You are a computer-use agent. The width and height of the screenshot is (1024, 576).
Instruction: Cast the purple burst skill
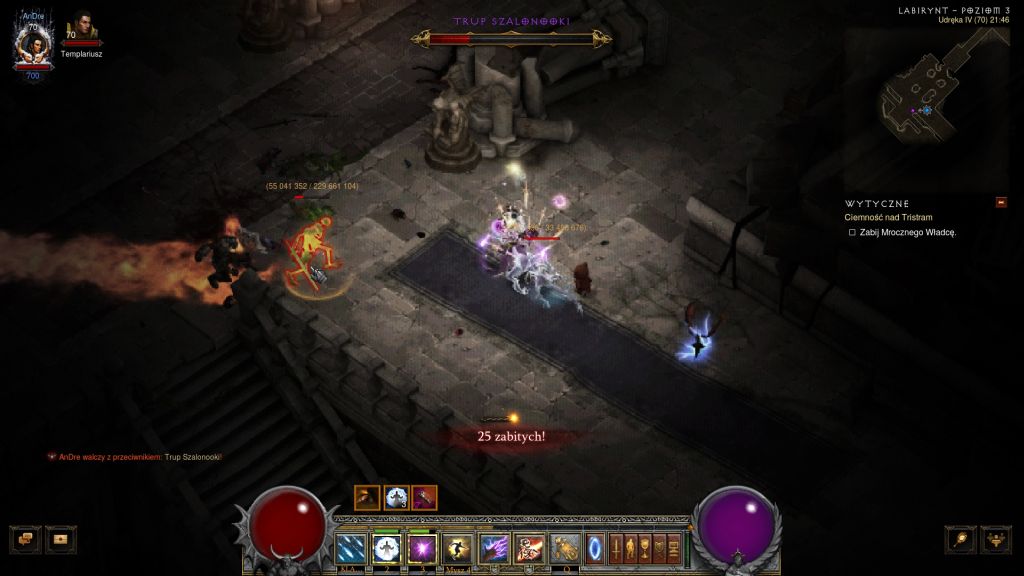[x=421, y=548]
